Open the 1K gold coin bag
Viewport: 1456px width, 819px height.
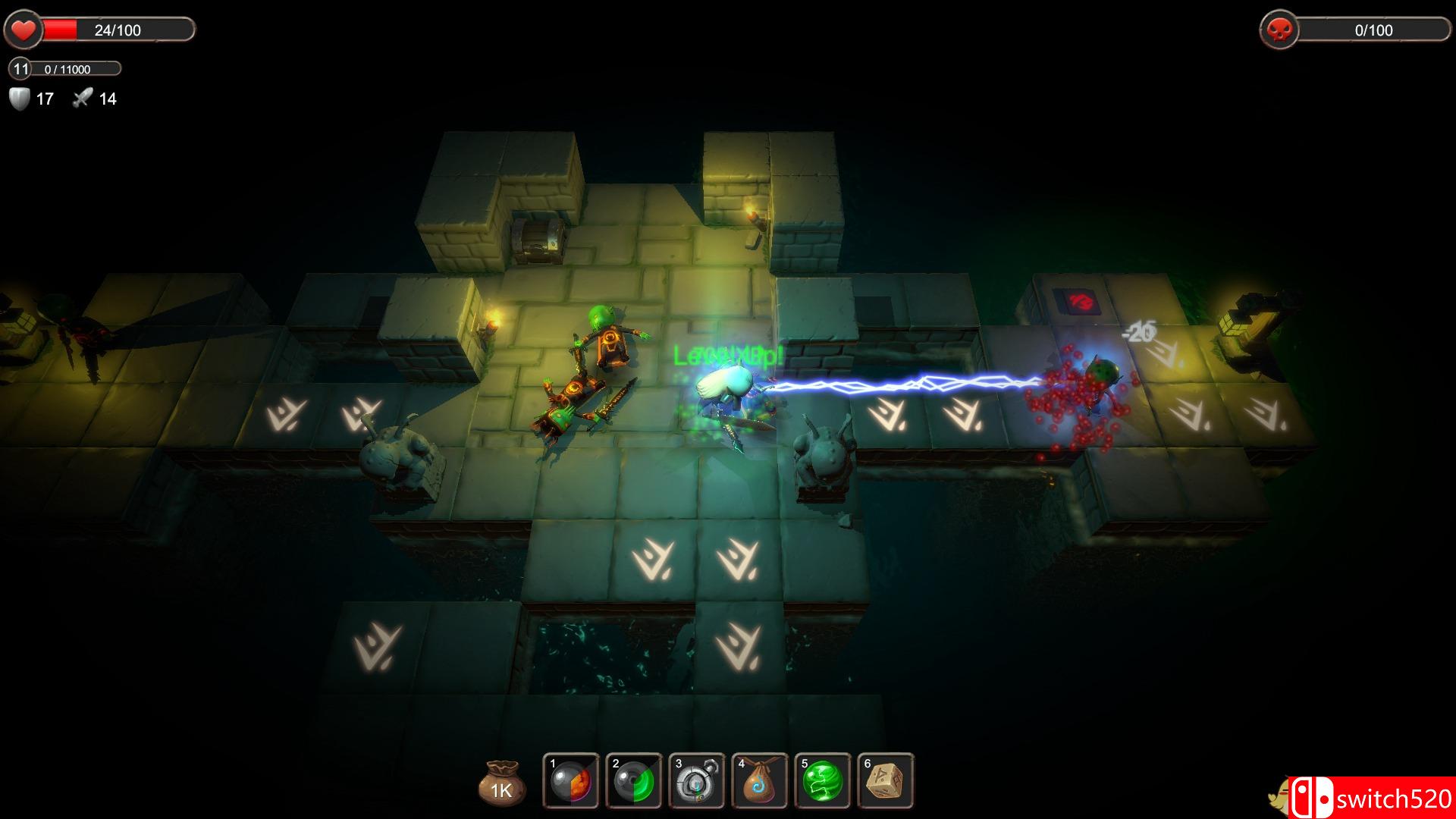(x=501, y=783)
